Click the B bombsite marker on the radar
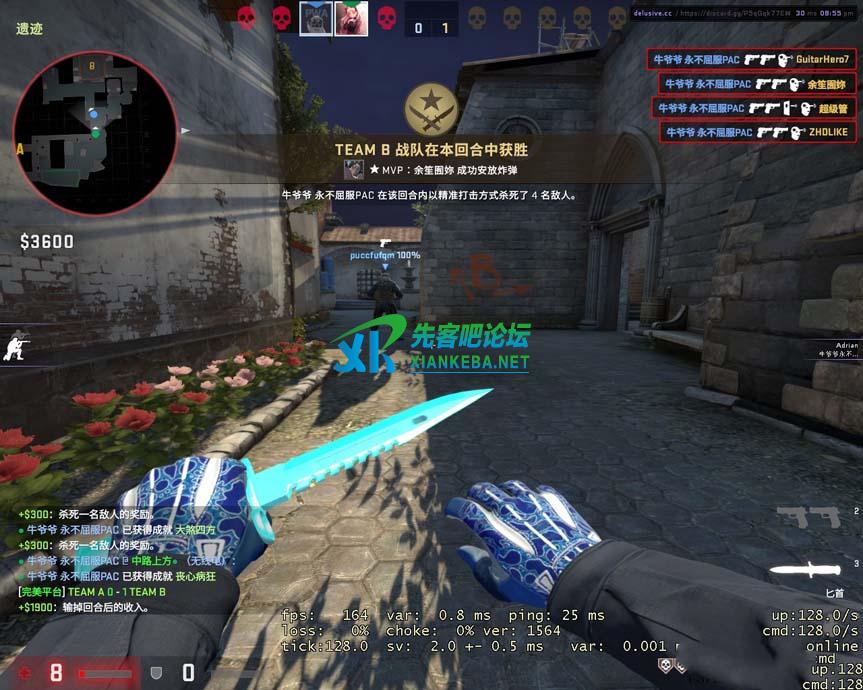Screen dimensions: 863x690 [x=92, y=66]
